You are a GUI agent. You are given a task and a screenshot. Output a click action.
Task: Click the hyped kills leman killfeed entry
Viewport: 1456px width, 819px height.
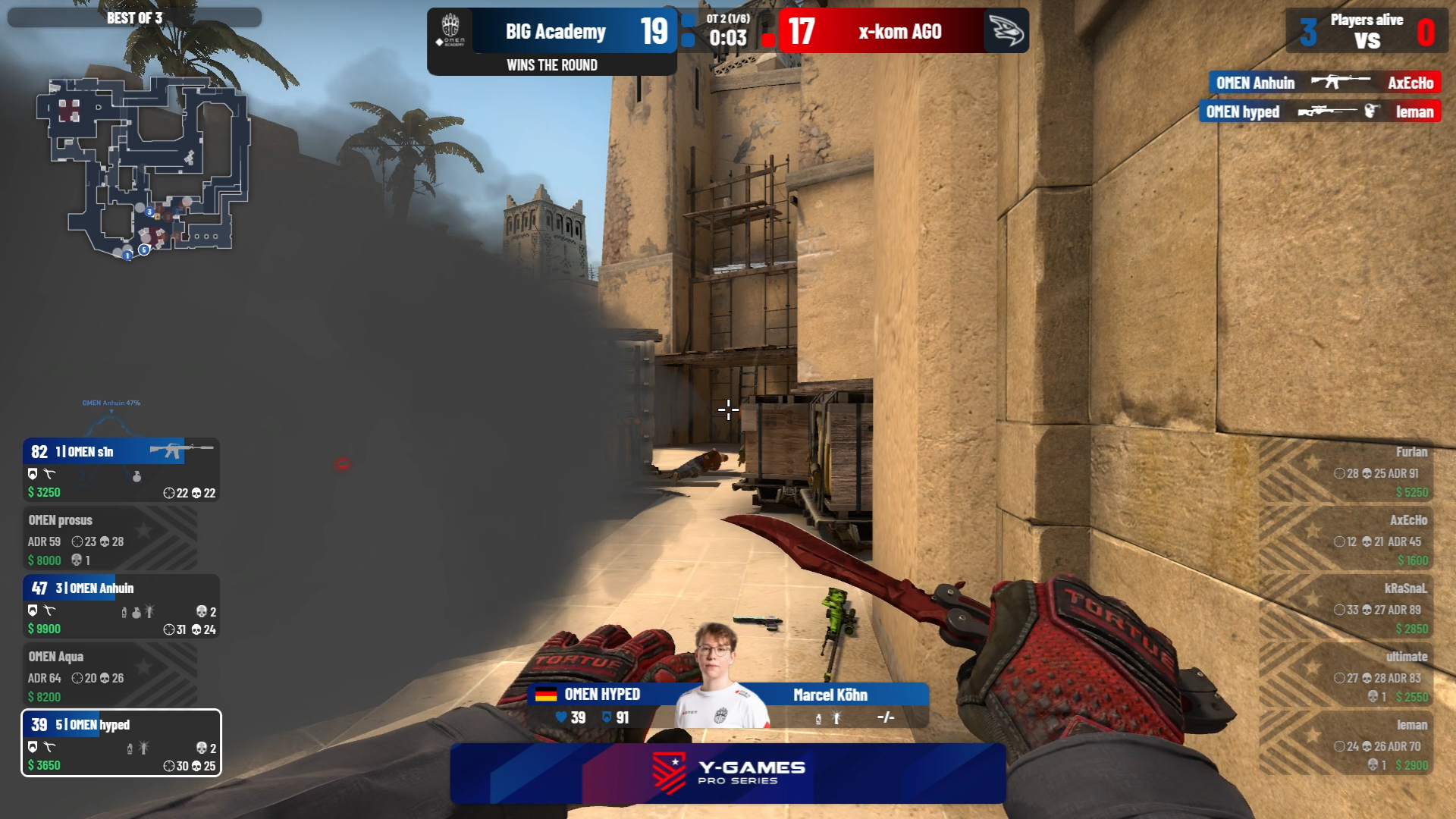(x=1319, y=112)
